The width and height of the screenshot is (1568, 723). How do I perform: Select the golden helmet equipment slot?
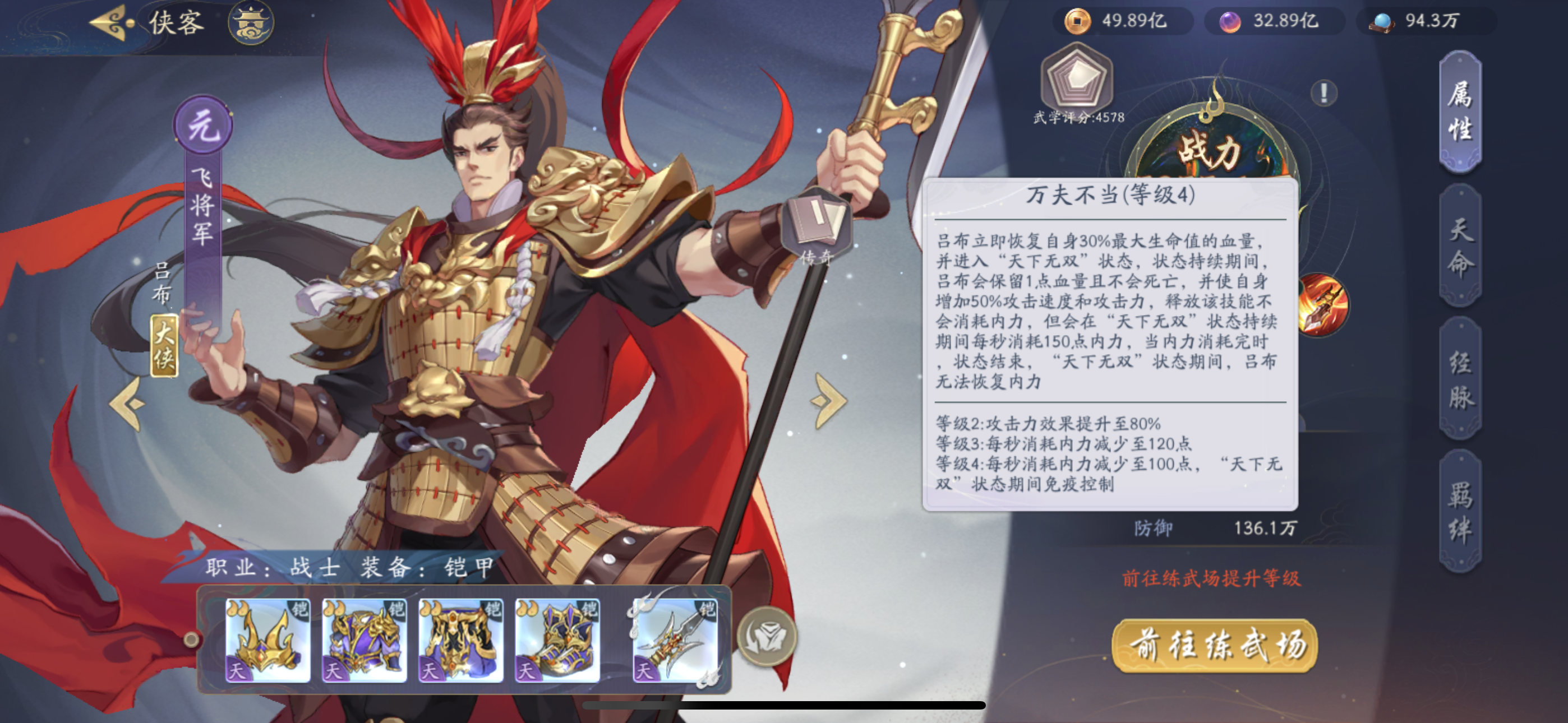pyautogui.click(x=268, y=639)
